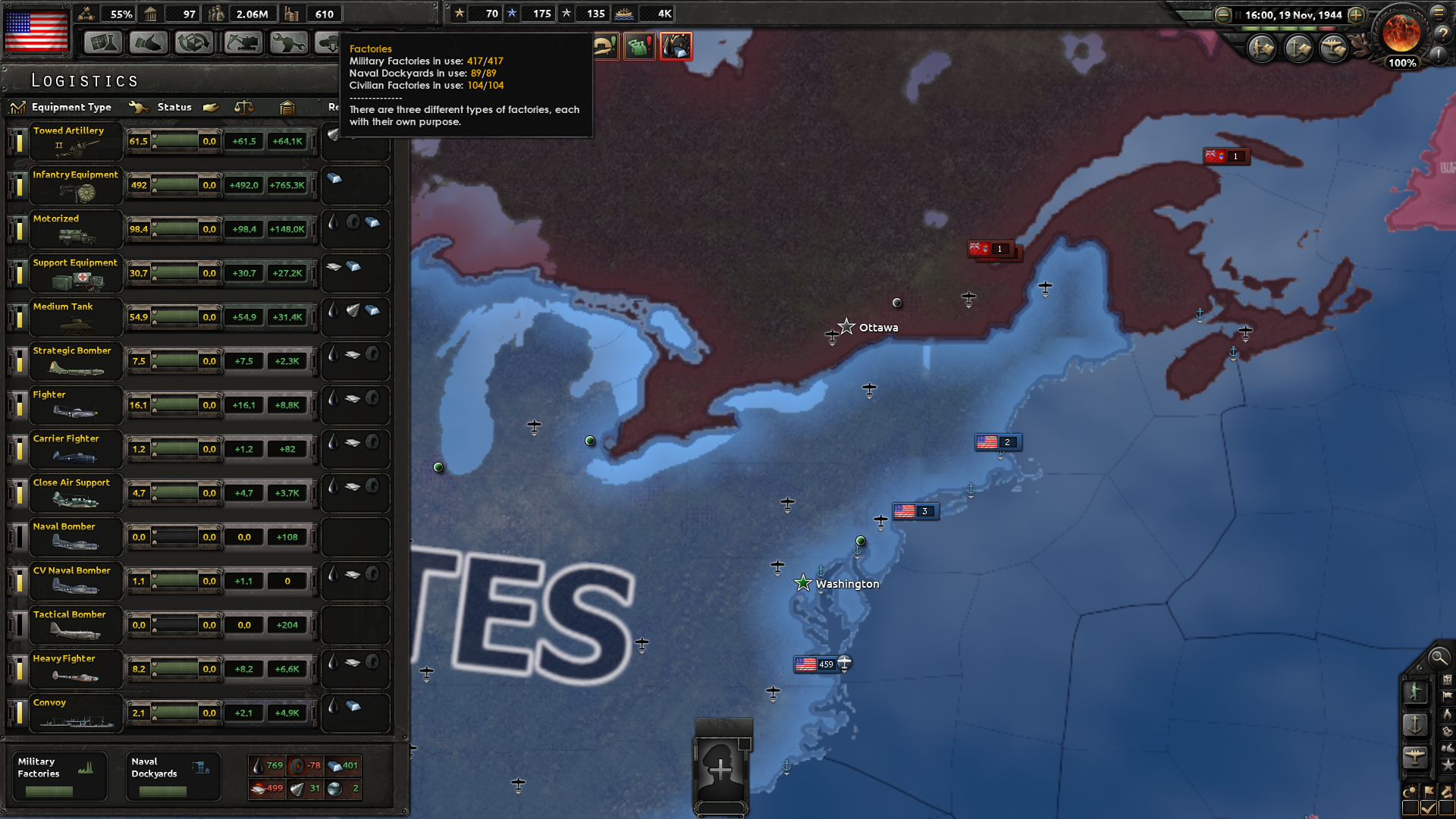Increase the game speed

[x=1355, y=14]
